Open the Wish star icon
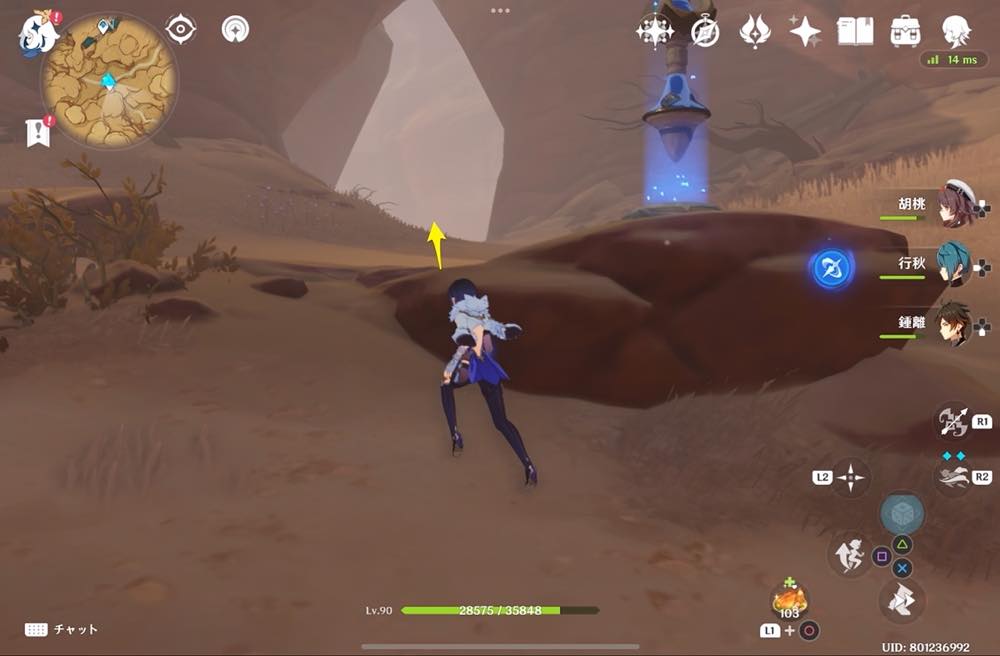1000x656 pixels. (654, 32)
